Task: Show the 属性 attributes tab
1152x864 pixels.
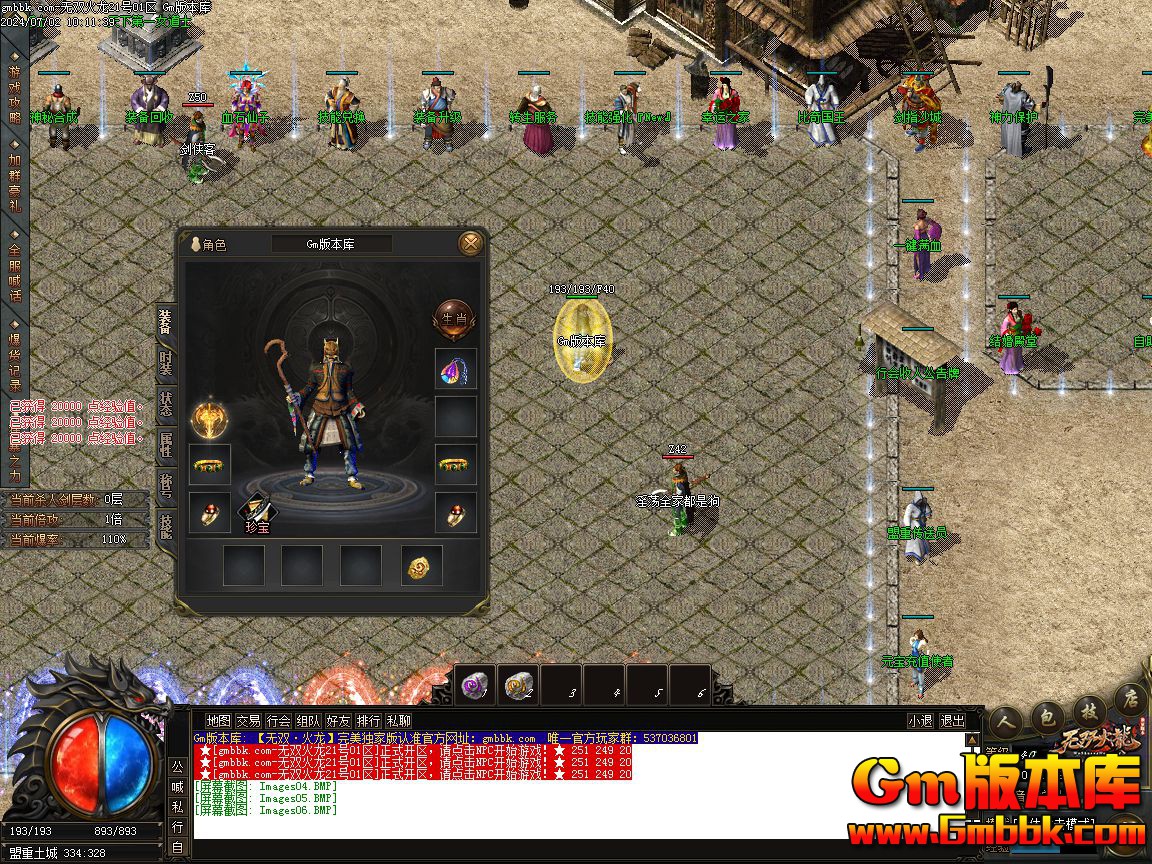Action: 166,448
